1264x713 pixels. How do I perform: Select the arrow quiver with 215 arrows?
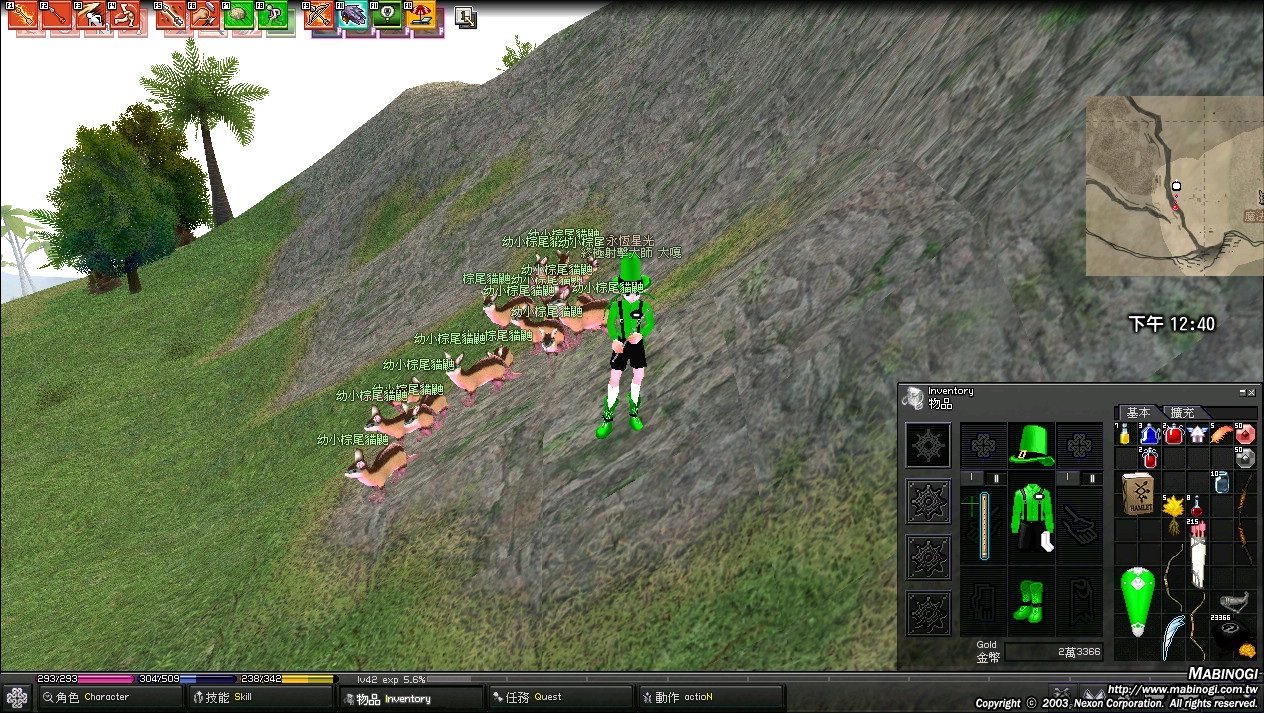1198,553
